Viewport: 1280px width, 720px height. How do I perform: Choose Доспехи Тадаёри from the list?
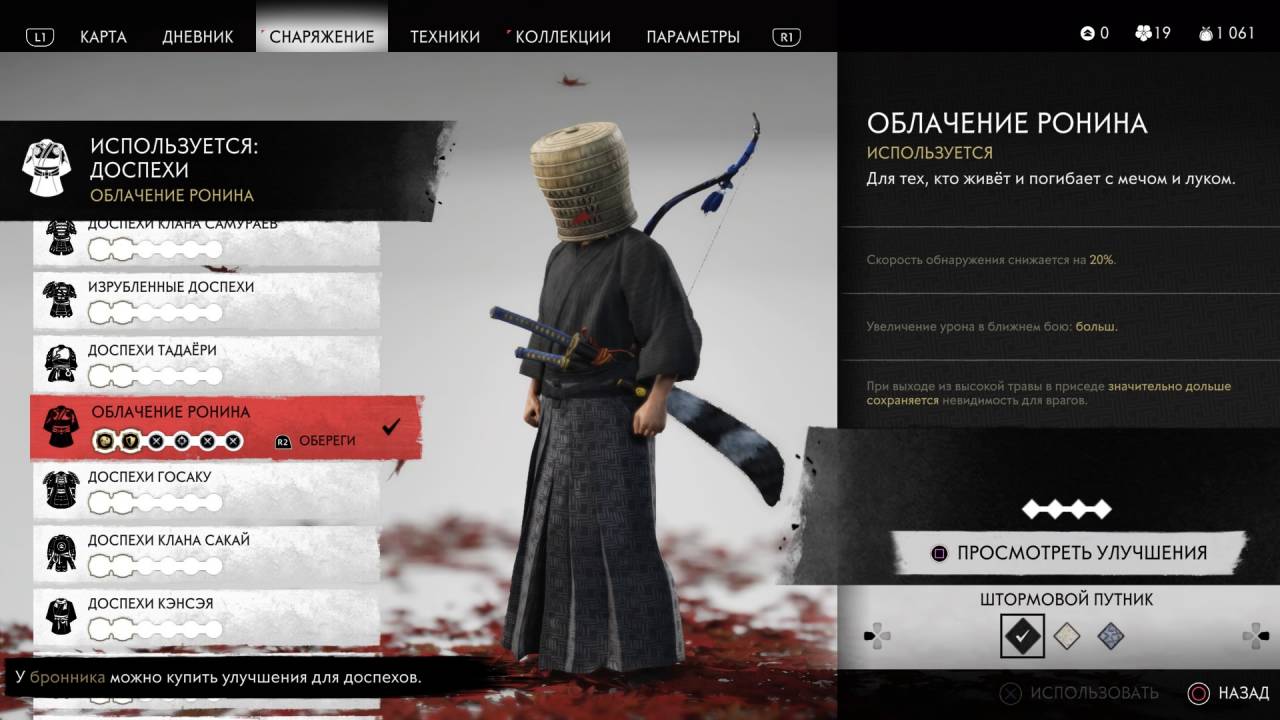pyautogui.click(x=206, y=364)
